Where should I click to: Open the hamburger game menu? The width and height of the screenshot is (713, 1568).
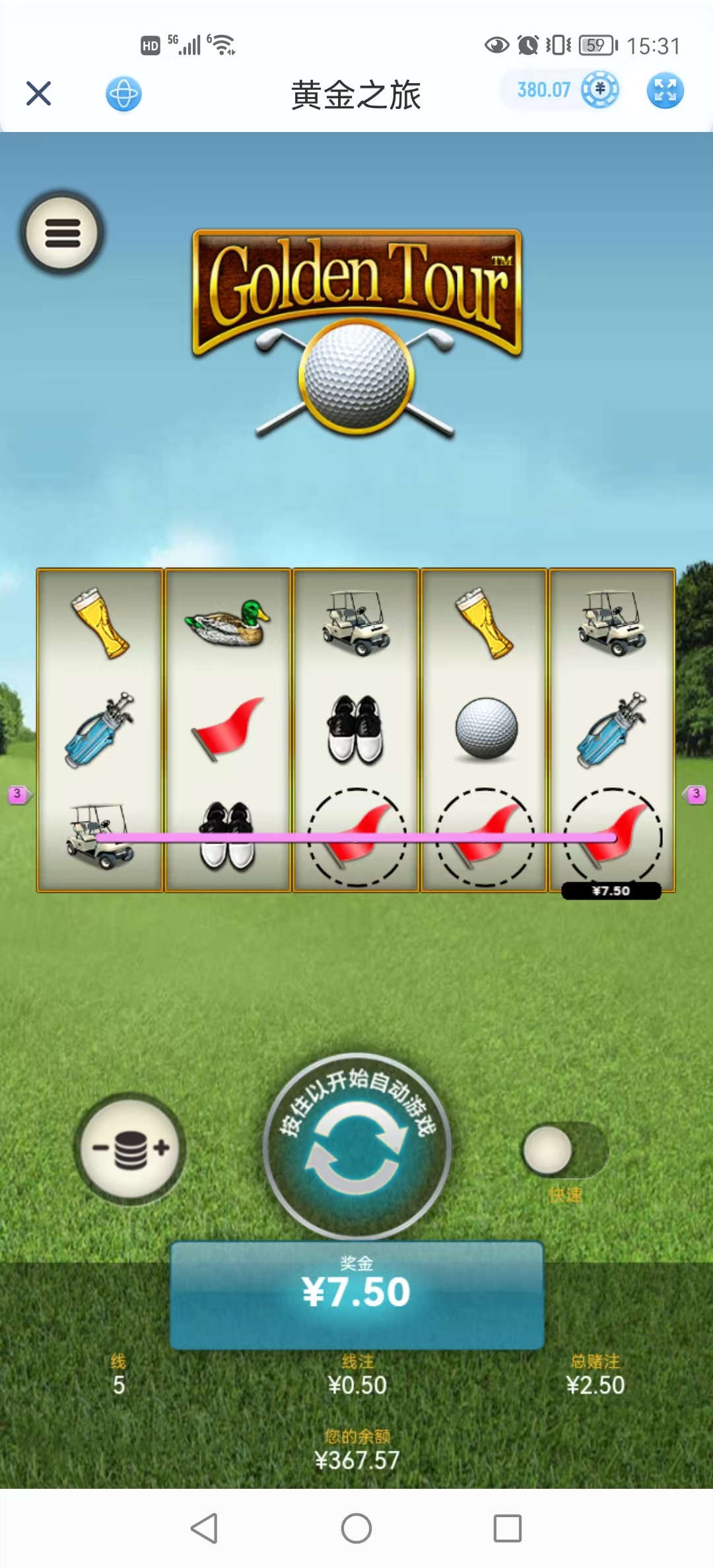coord(62,233)
